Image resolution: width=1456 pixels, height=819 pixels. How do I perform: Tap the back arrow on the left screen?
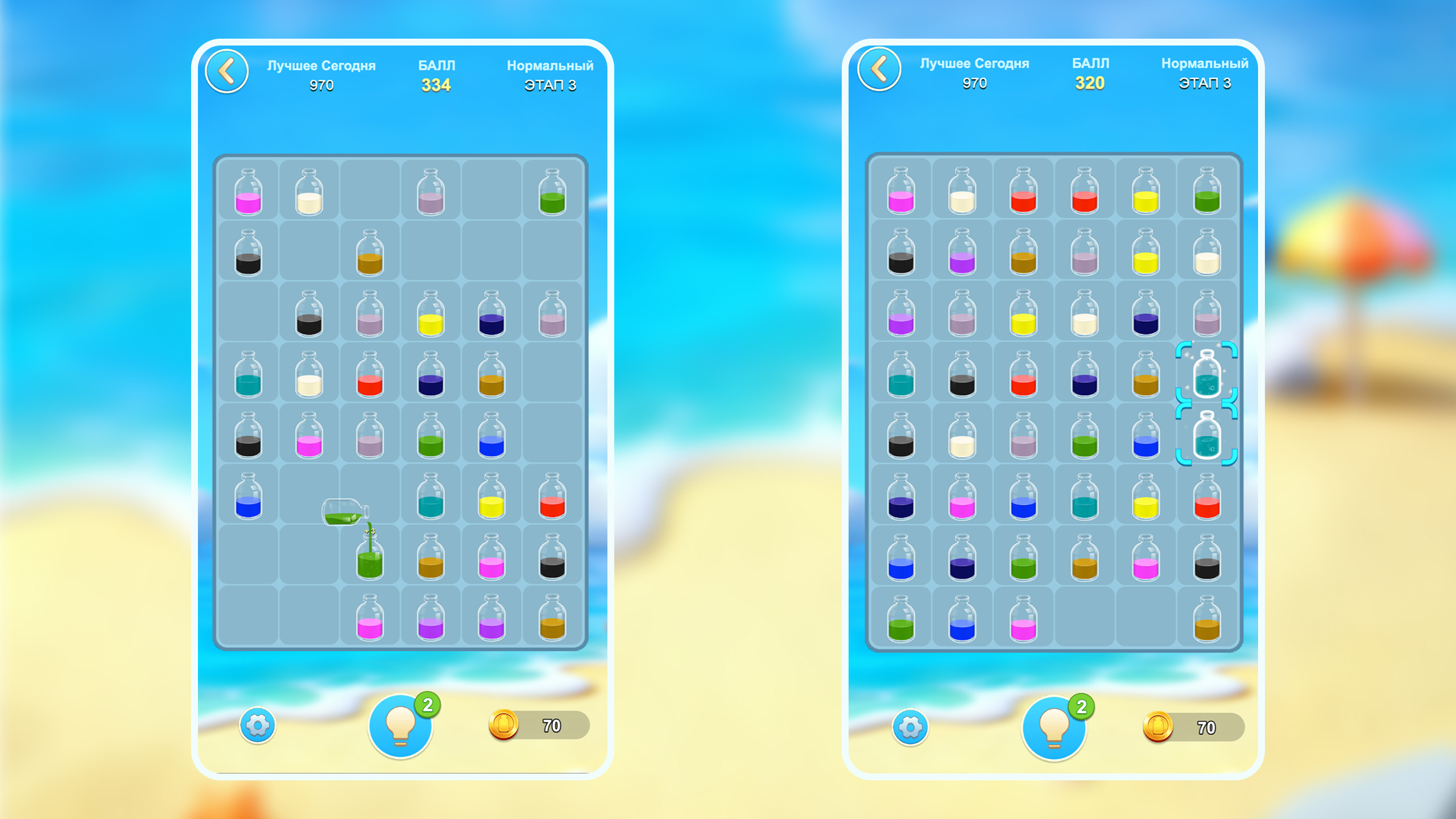click(x=227, y=70)
